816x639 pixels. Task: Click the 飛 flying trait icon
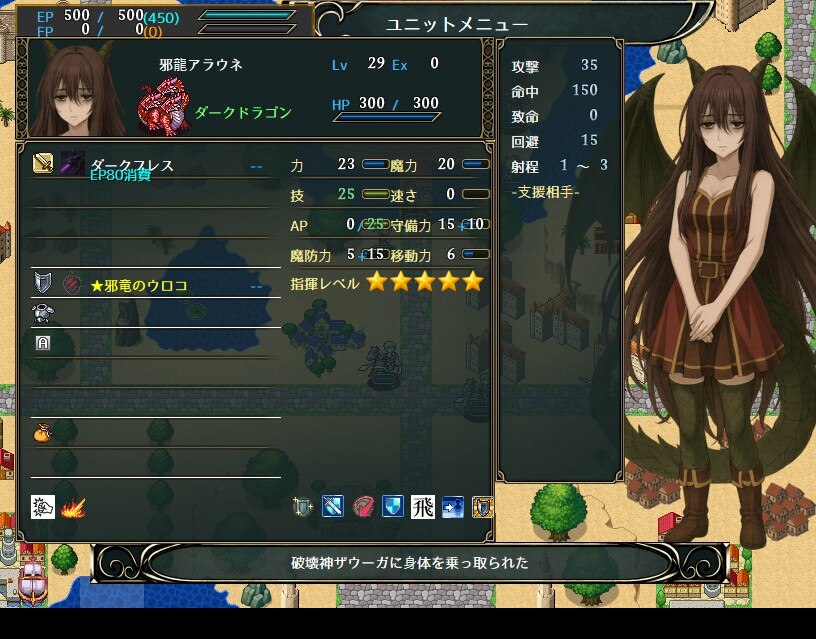pyautogui.click(x=422, y=507)
